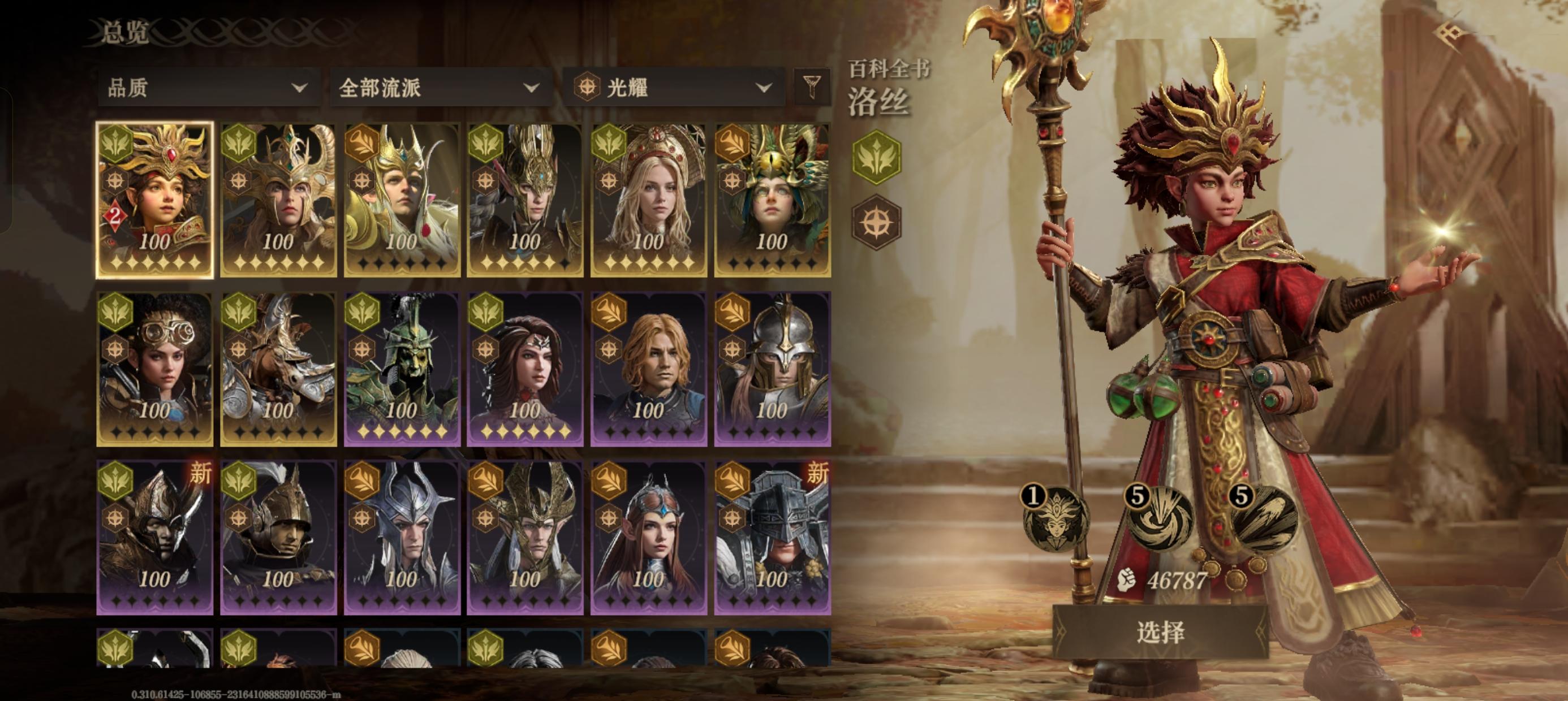The image size is (1568, 701).
Task: Choose the hero wearing the green feathered owl headdress
Action: tap(772, 200)
